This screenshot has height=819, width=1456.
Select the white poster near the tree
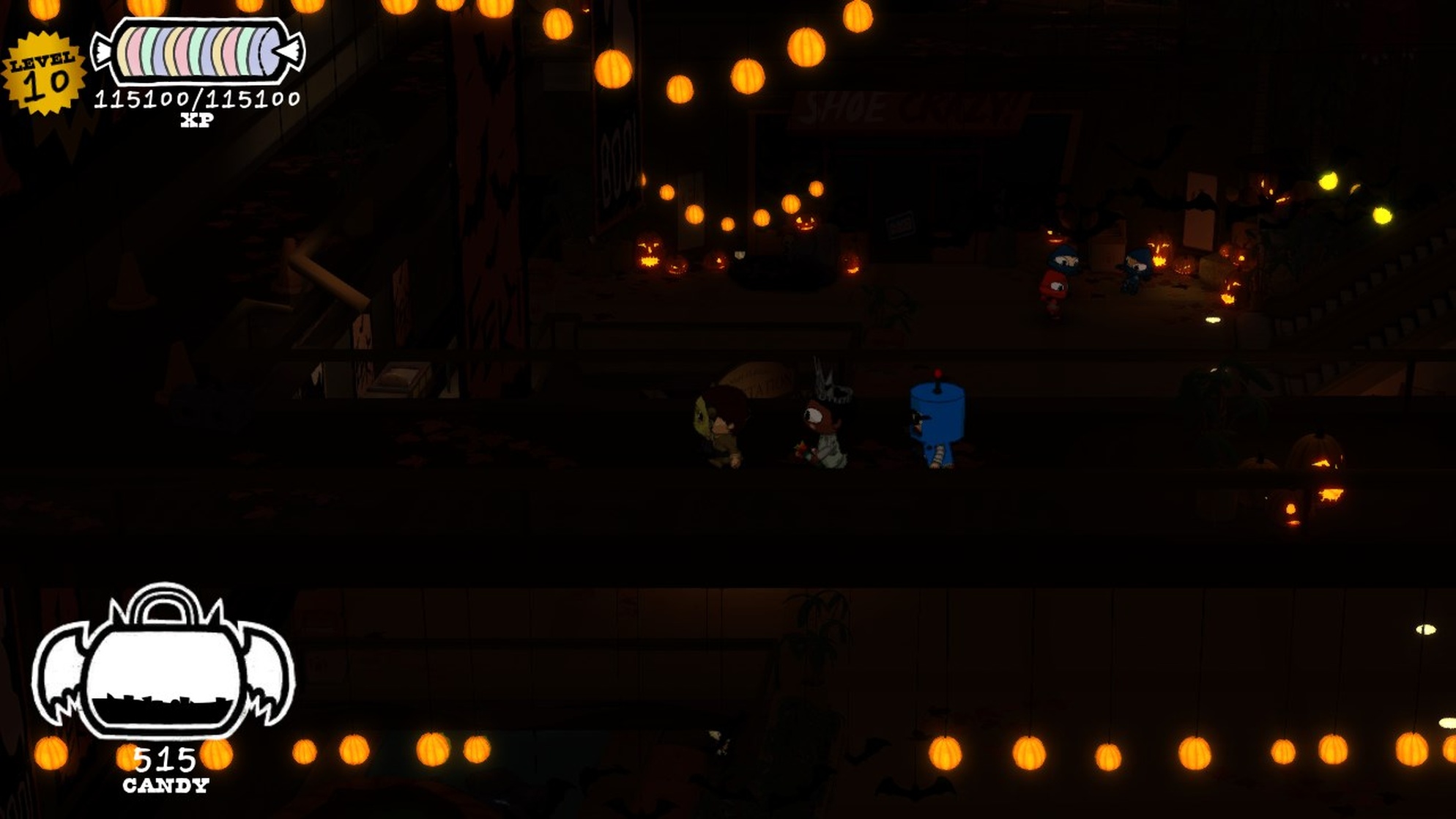click(x=1201, y=212)
